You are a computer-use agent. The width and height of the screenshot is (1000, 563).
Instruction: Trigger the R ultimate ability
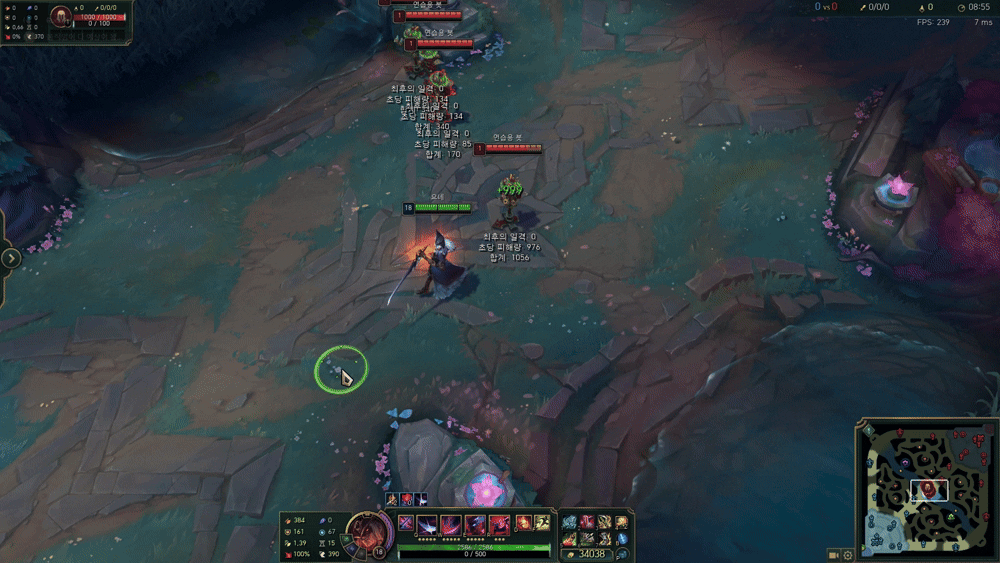(x=497, y=523)
